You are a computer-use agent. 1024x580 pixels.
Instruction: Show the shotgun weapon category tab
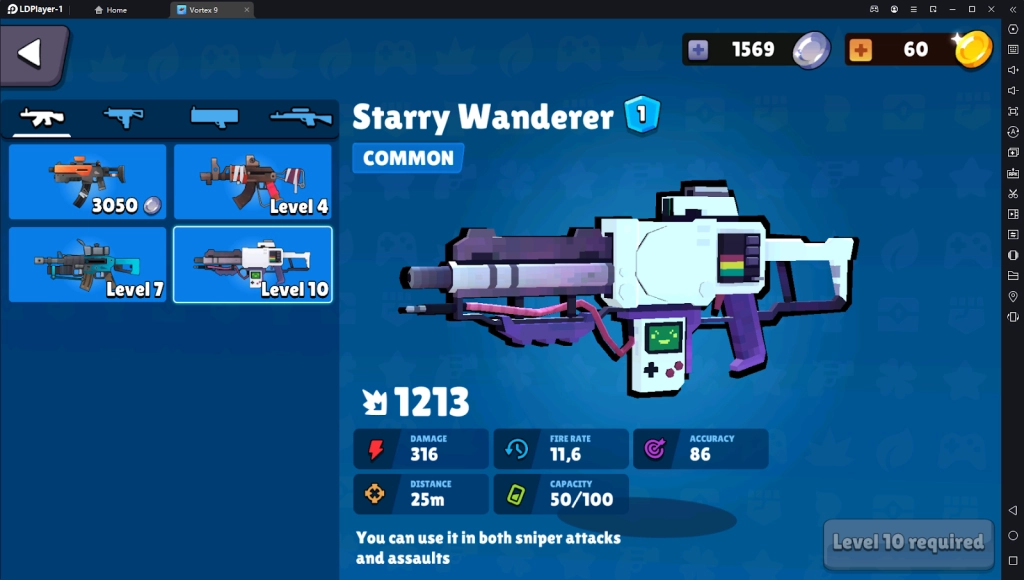[x=214, y=118]
